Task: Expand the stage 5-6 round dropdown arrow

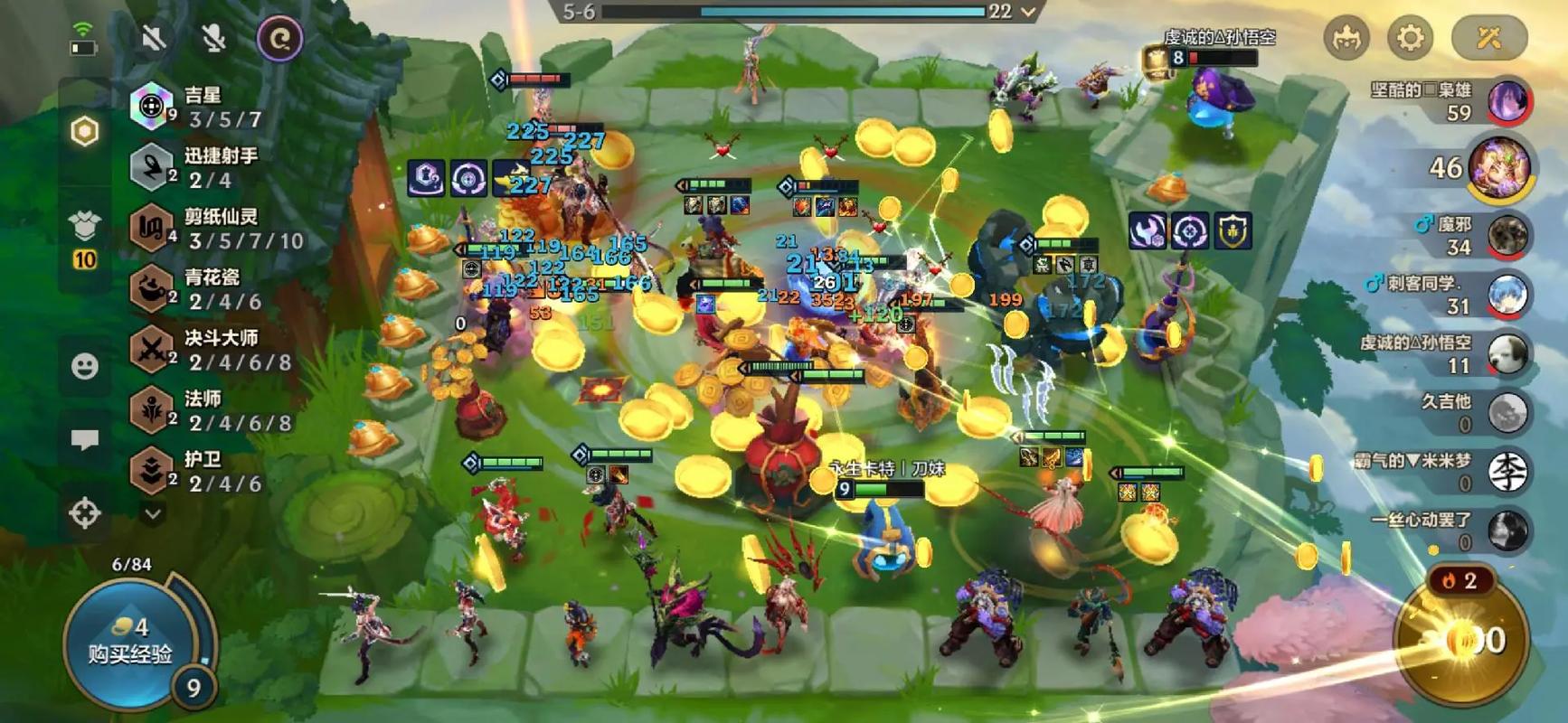Action: point(1028,12)
